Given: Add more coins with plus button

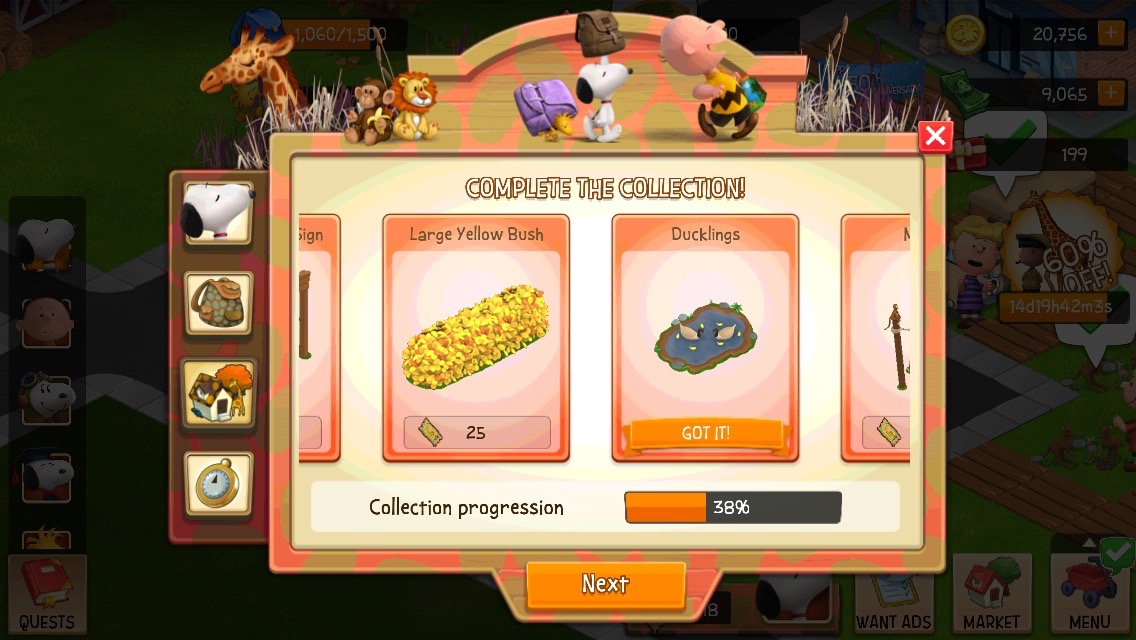Looking at the screenshot, I should pyautogui.click(x=1110, y=34).
